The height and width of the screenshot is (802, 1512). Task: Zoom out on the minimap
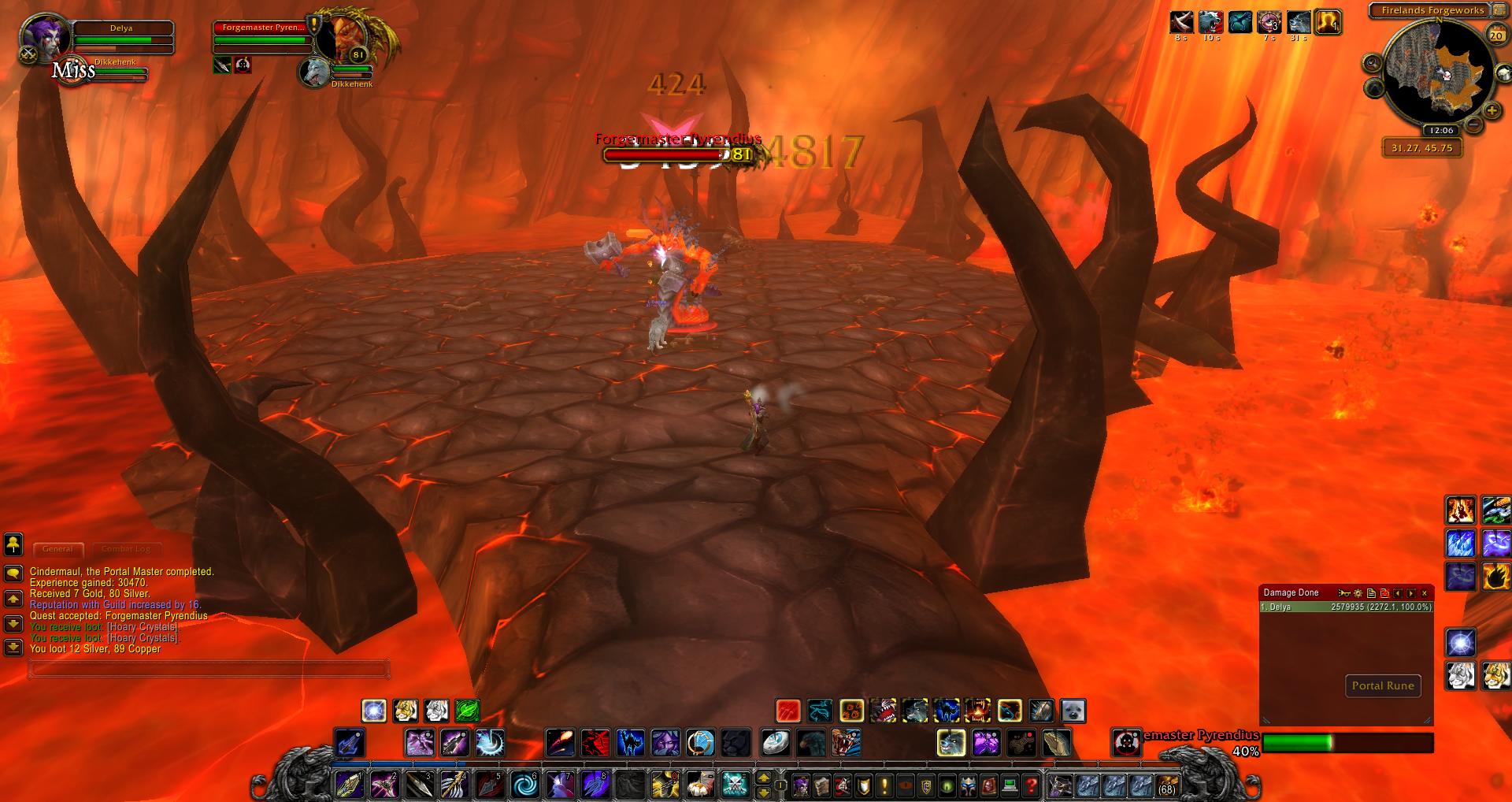click(1473, 124)
